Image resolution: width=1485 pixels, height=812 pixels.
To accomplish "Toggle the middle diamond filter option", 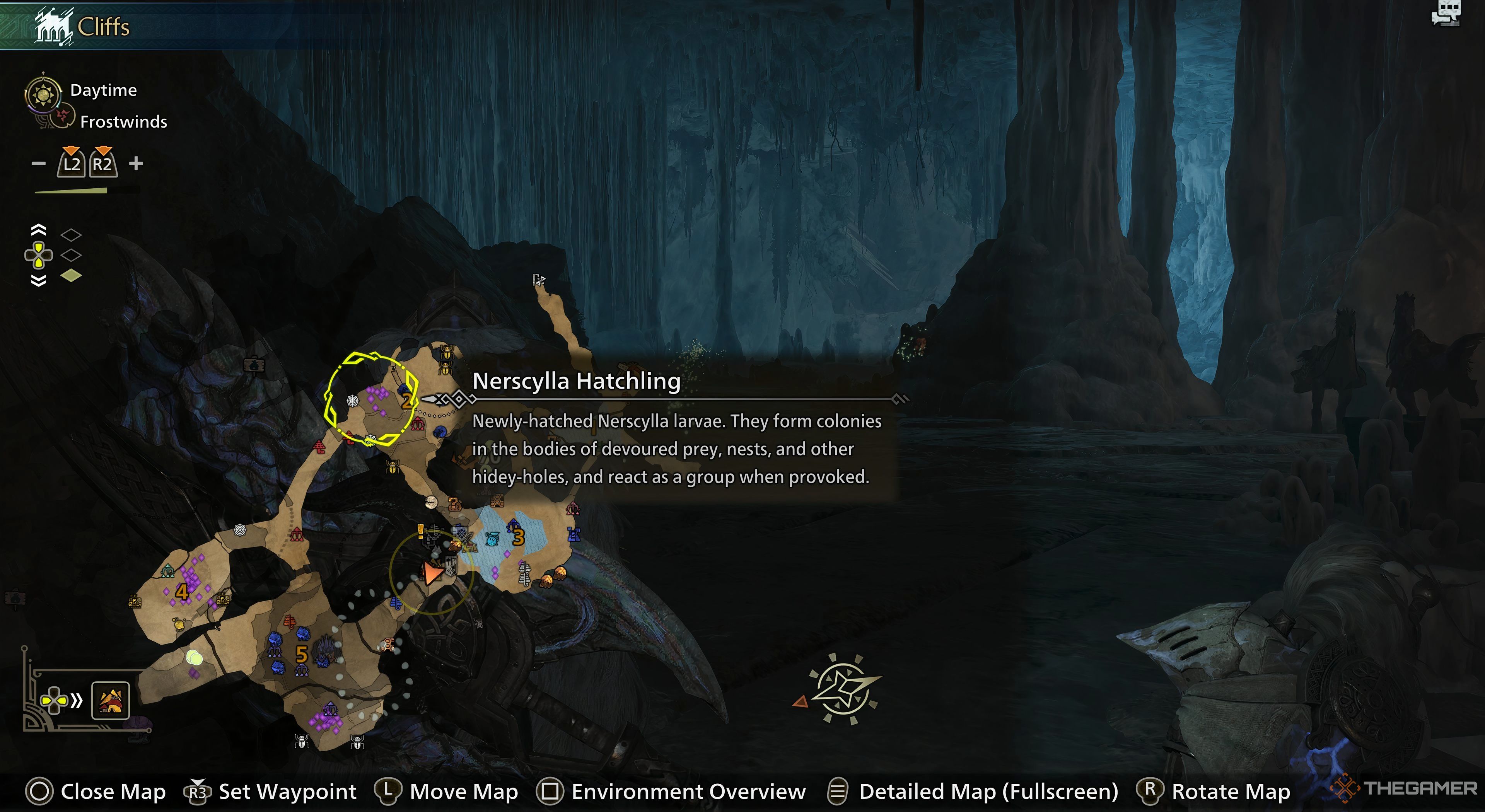I will 72,255.
